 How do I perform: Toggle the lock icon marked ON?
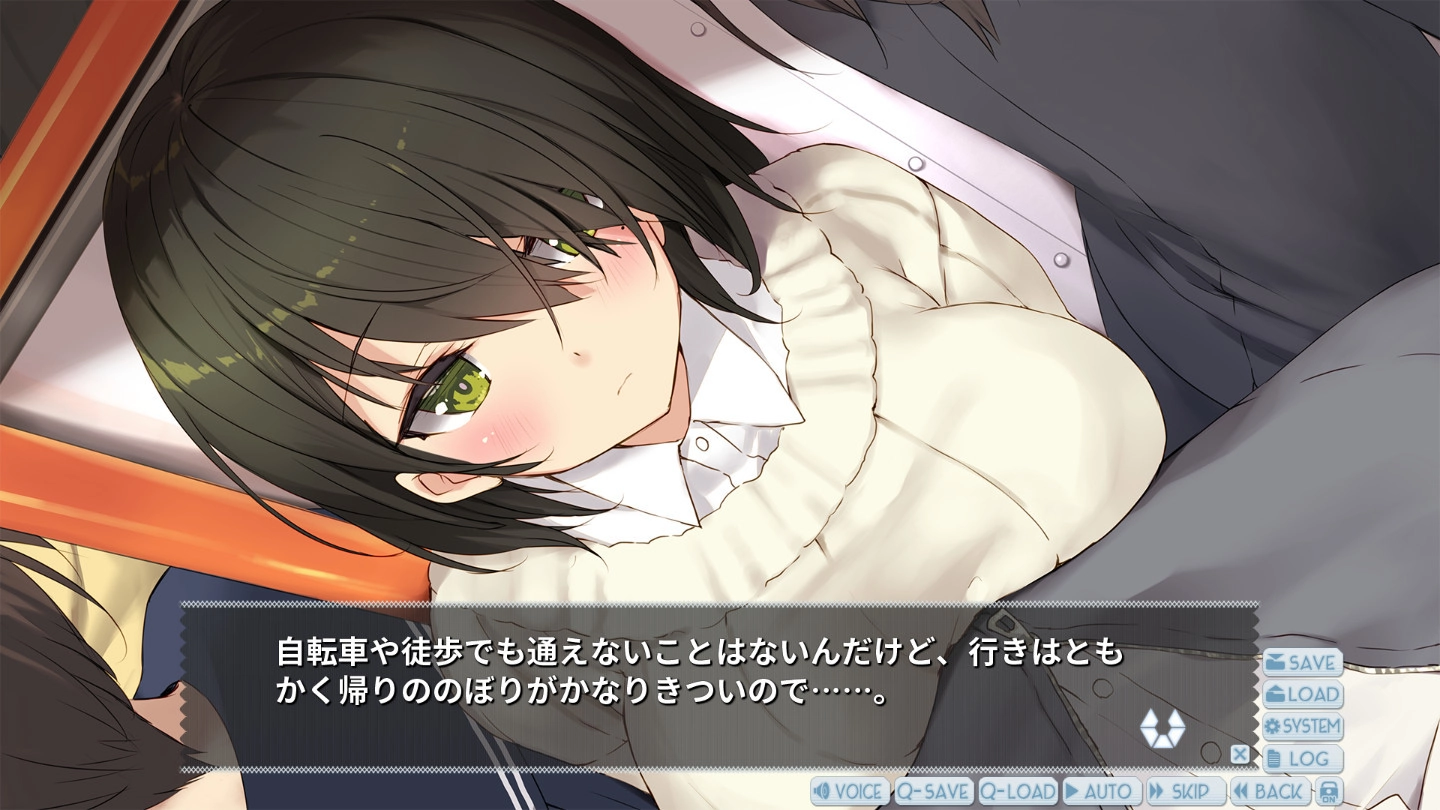(1328, 792)
